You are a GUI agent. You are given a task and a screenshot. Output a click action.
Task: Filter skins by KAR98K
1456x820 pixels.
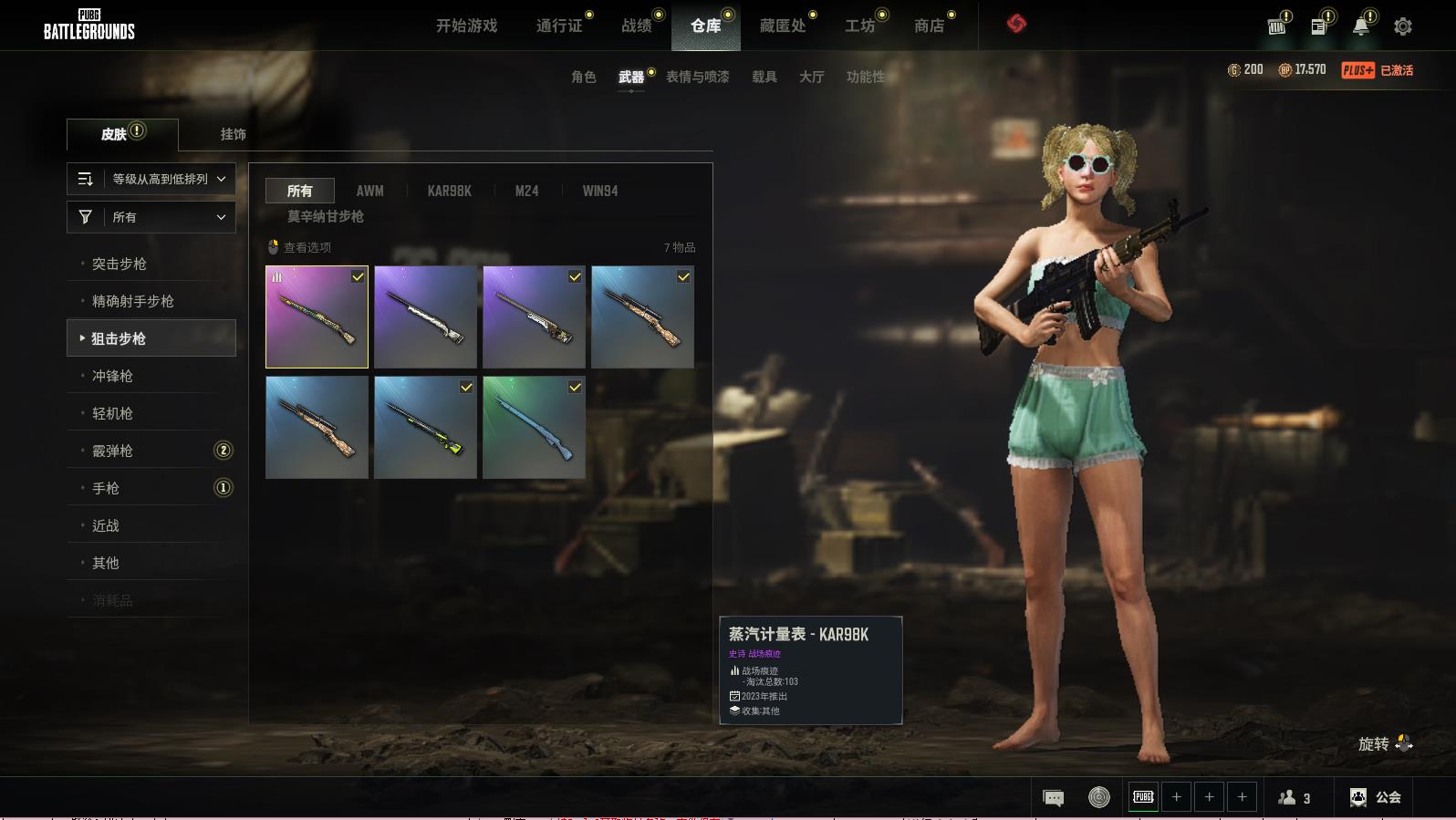pos(449,191)
